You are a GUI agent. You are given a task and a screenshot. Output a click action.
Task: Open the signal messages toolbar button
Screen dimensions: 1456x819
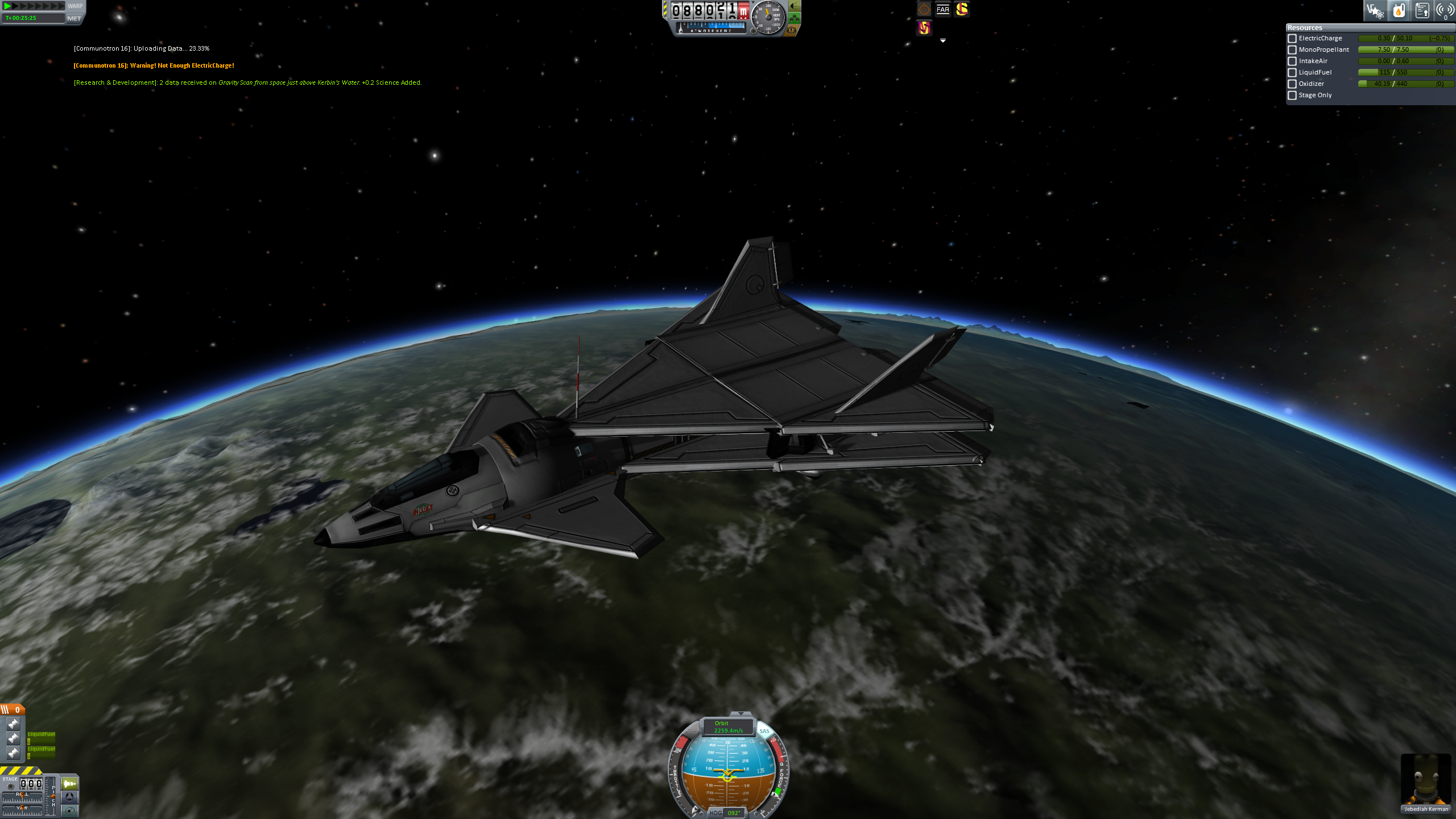coord(1445,10)
